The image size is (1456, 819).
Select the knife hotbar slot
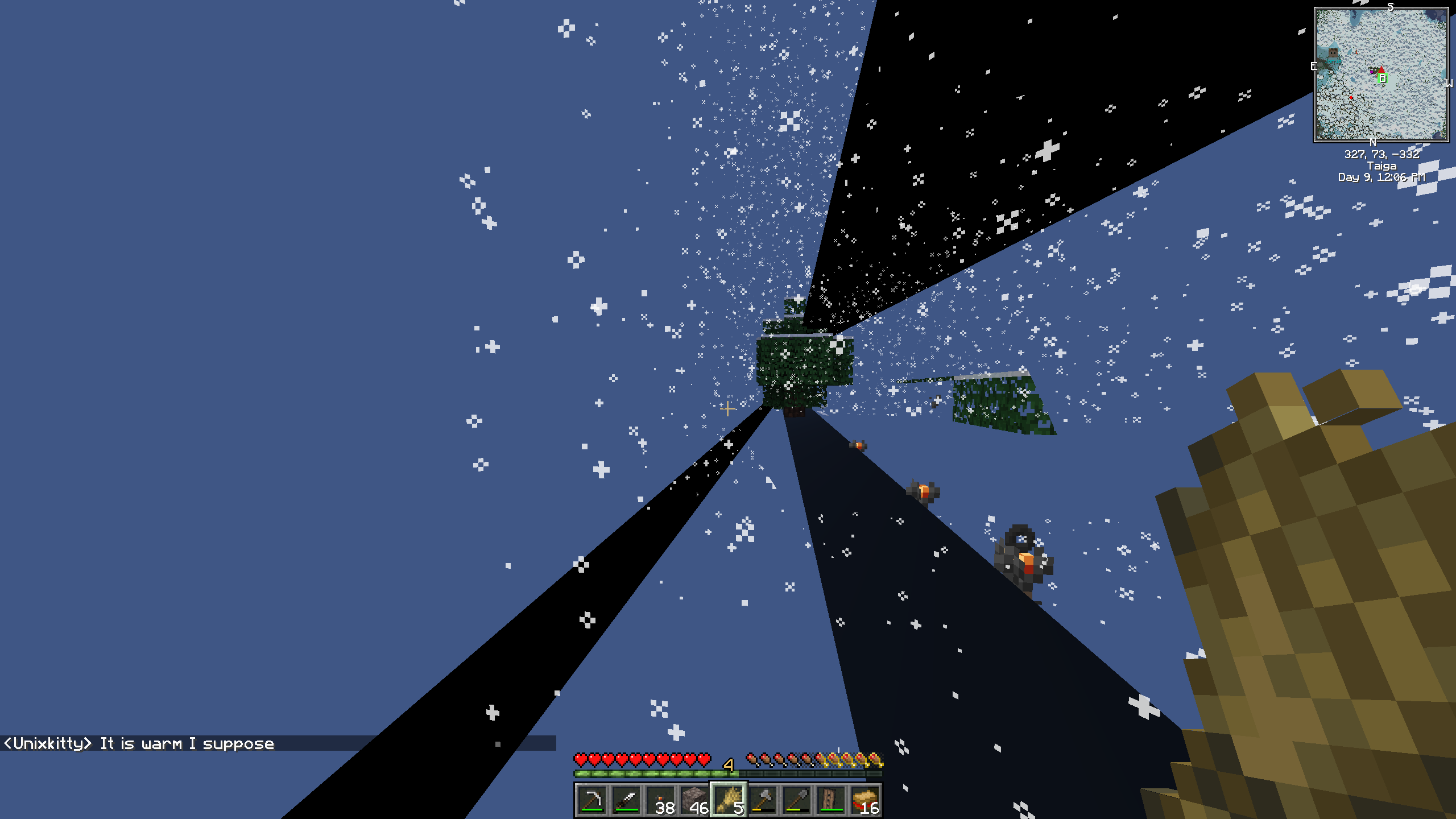click(x=626, y=800)
